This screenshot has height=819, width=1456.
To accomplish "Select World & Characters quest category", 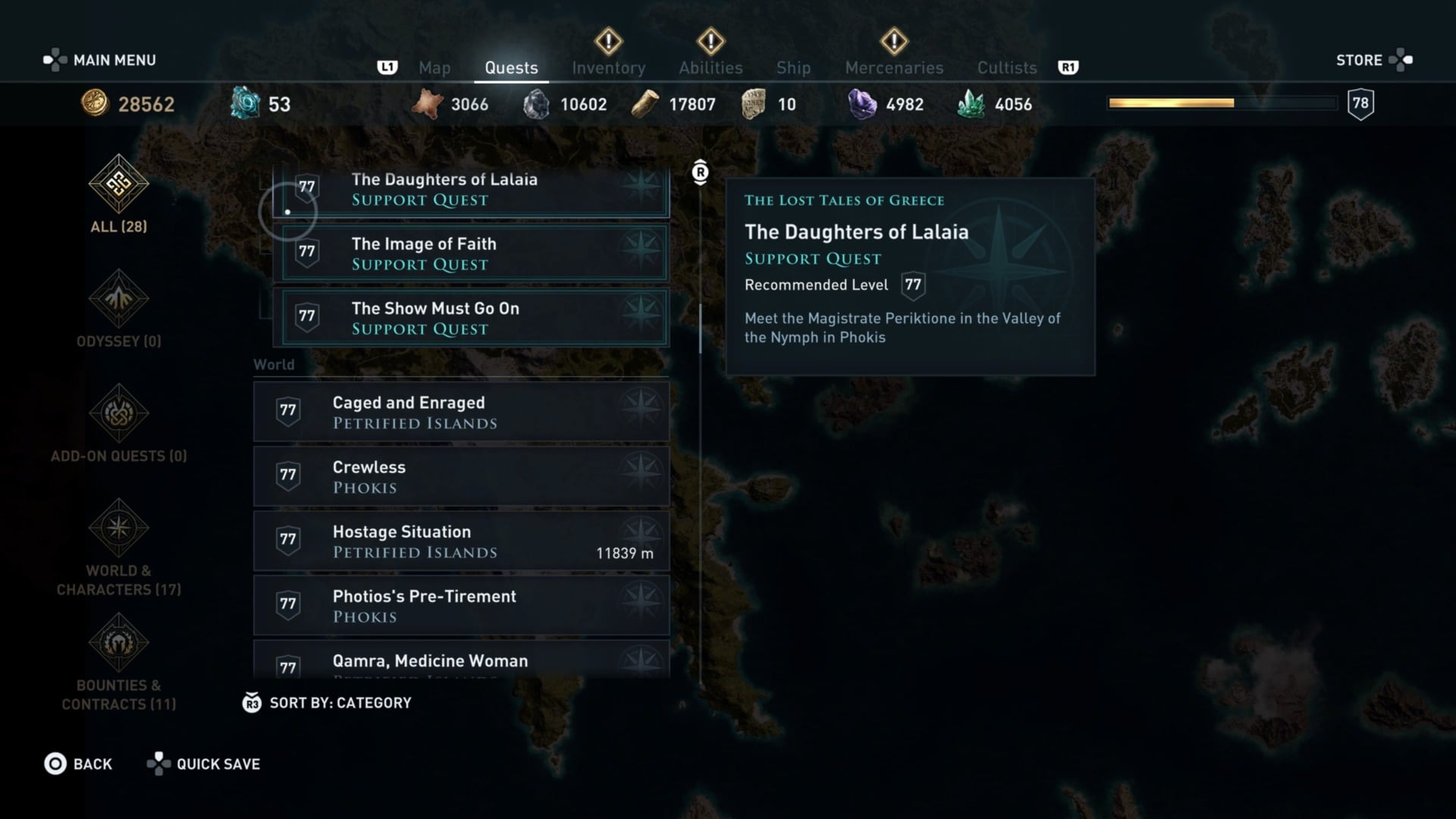I will (x=119, y=546).
